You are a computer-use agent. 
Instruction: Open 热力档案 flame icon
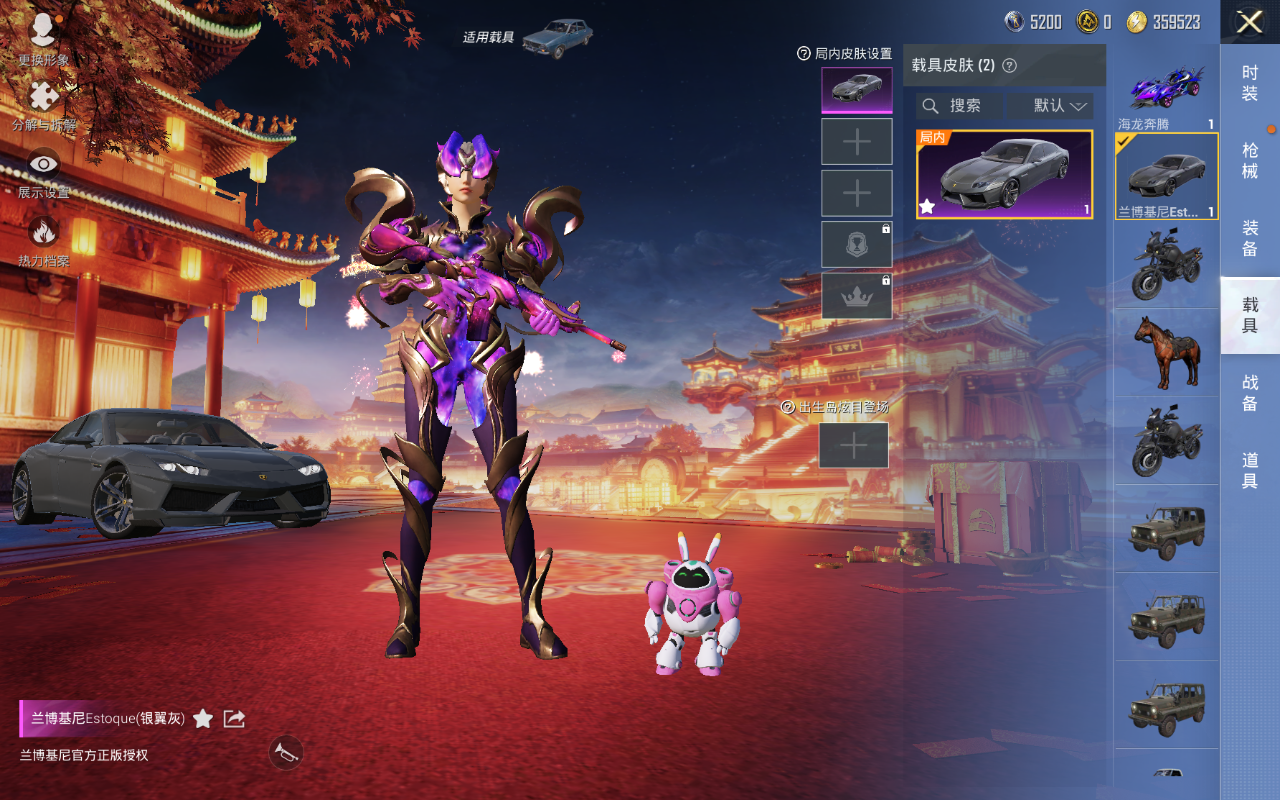[x=43, y=238]
